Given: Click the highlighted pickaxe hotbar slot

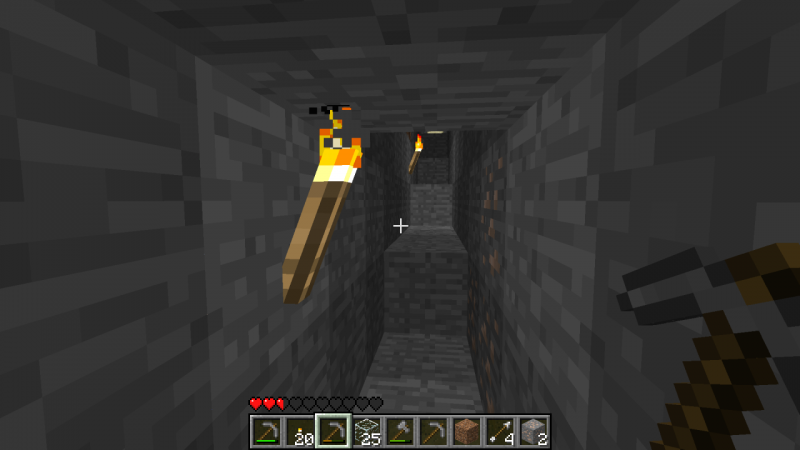Looking at the screenshot, I should pos(333,431).
